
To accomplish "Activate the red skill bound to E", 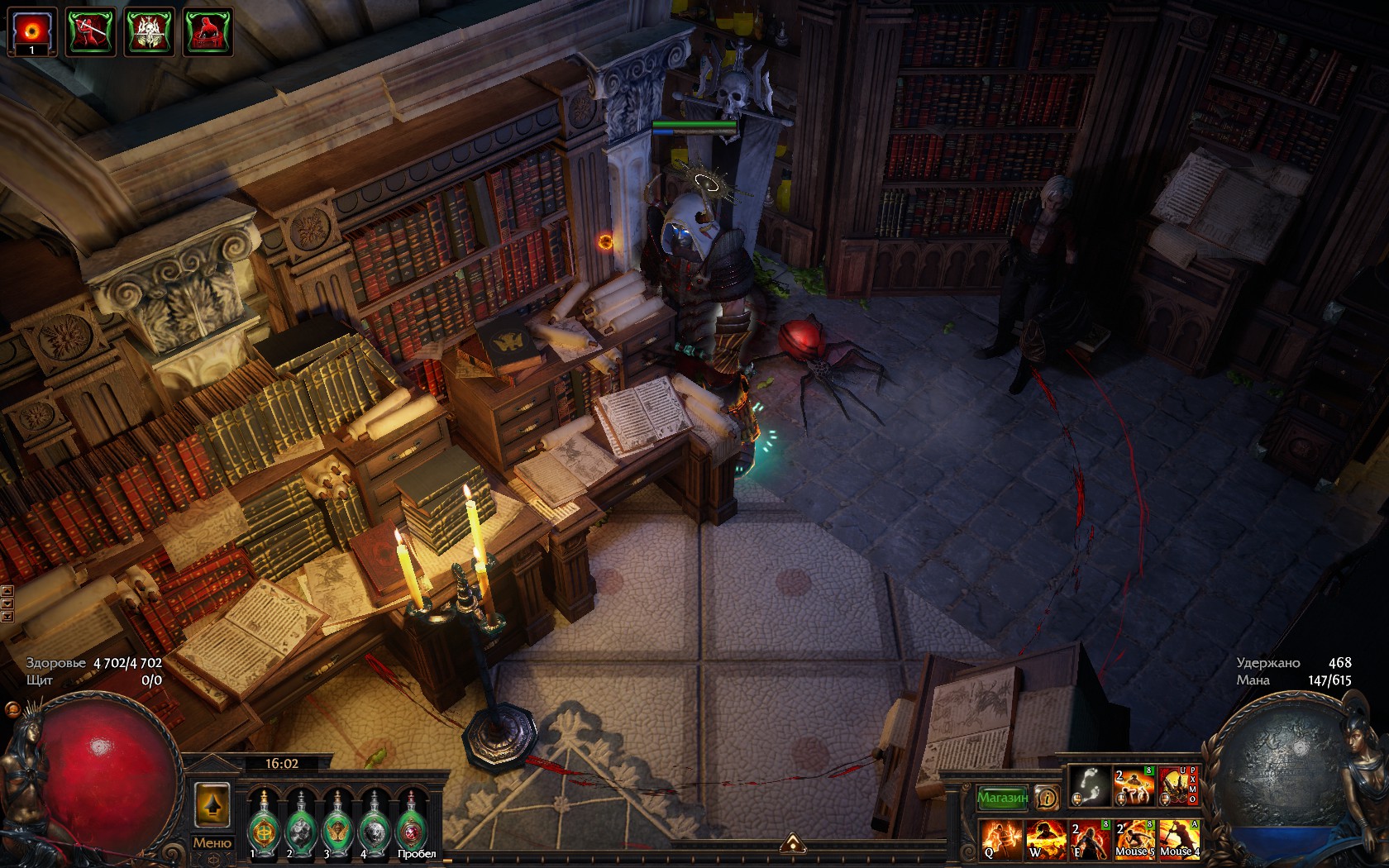I will (1089, 838).
